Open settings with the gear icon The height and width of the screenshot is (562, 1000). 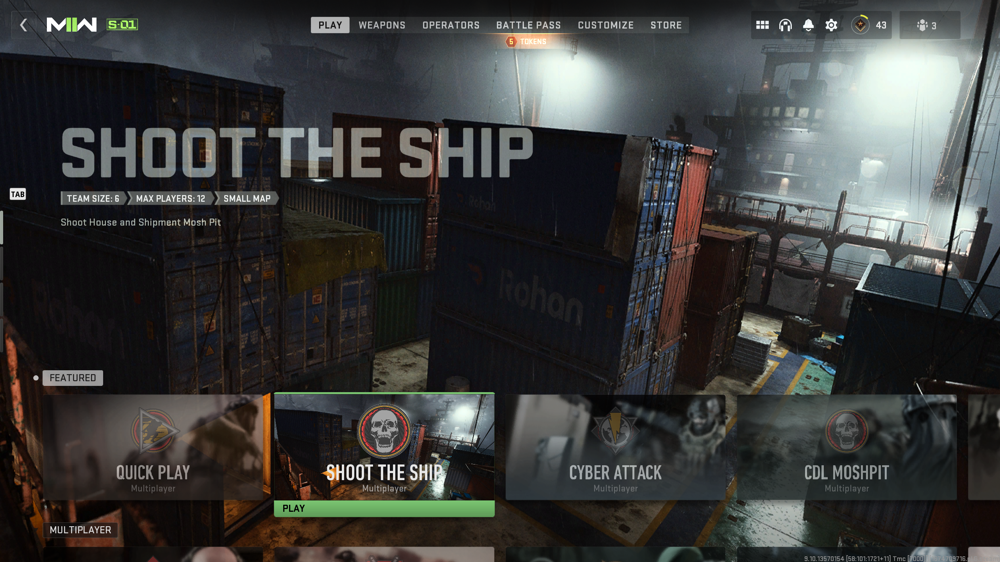831,25
